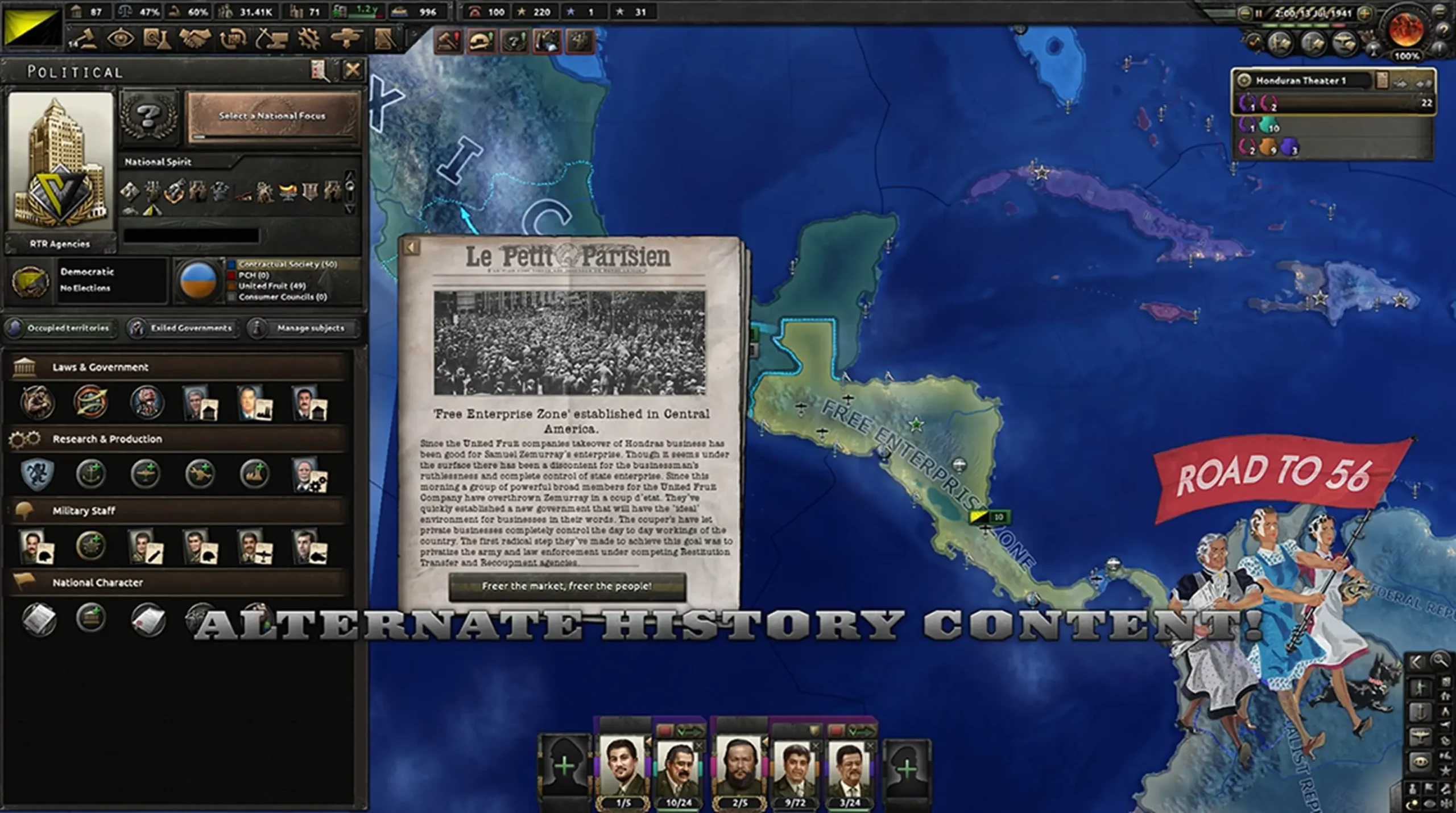Viewport: 1456px width, 813px height.
Task: Select a National Focus
Action: click(273, 116)
